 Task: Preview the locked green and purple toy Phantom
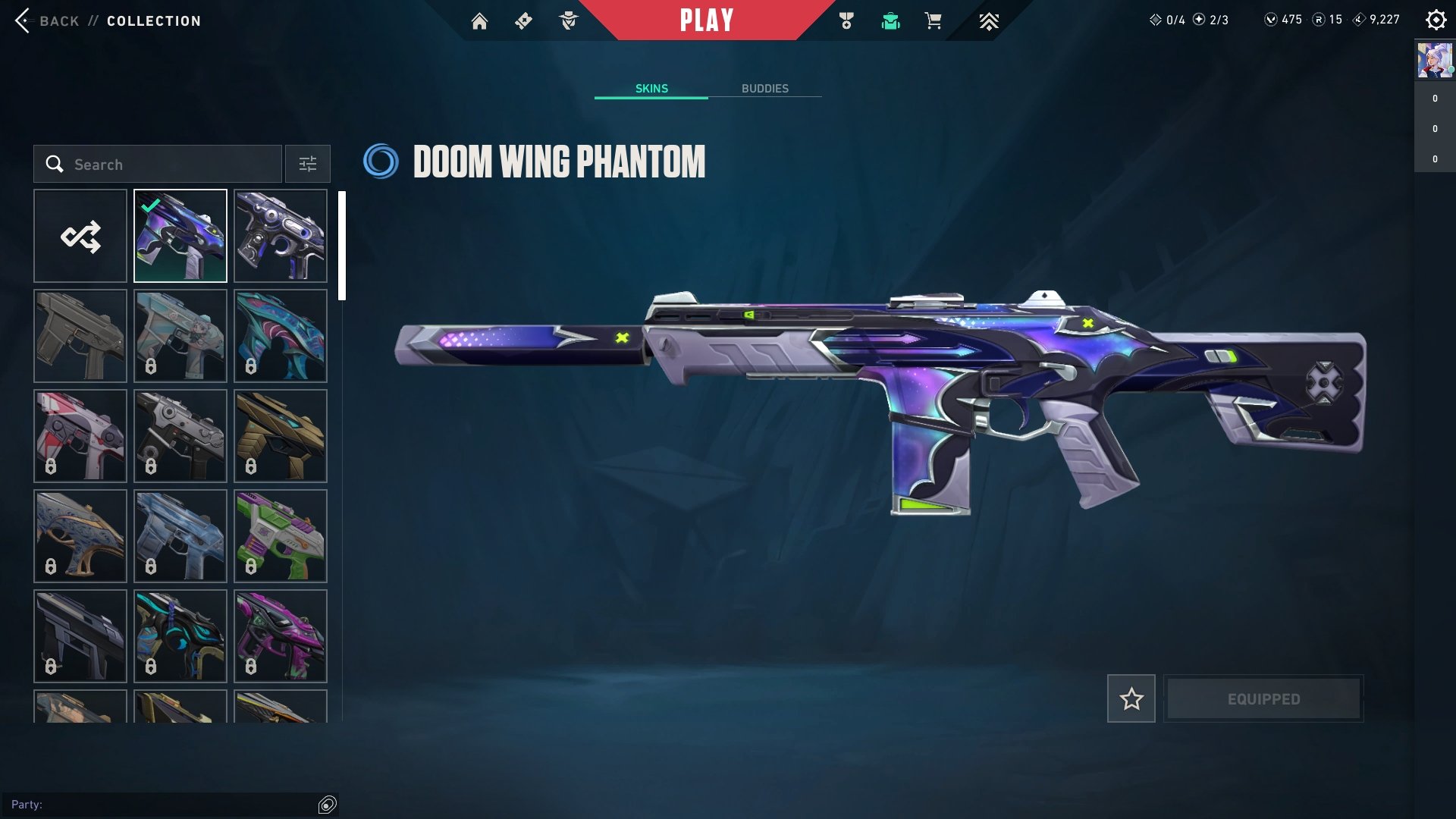pyautogui.click(x=281, y=536)
